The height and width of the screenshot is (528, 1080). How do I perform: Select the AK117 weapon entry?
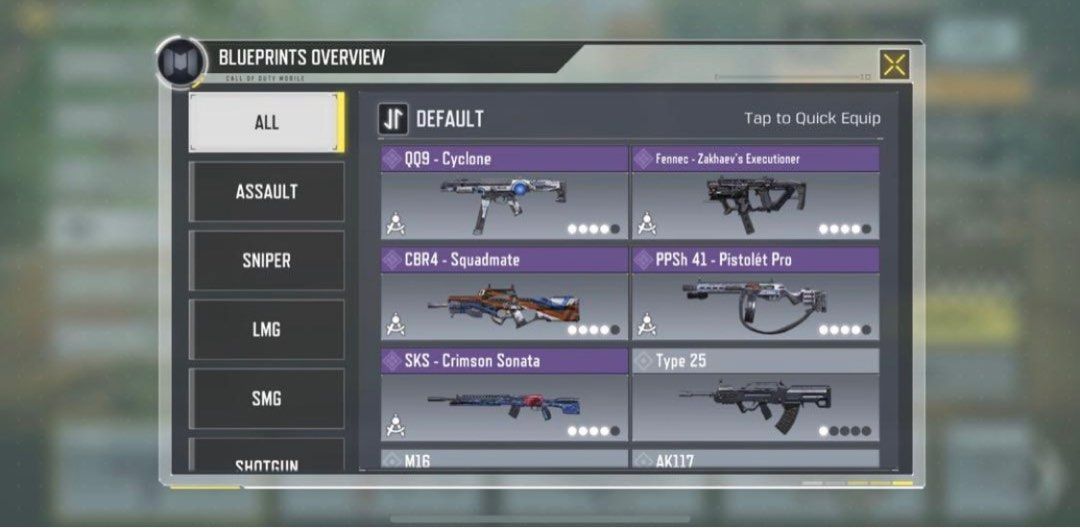(x=755, y=460)
